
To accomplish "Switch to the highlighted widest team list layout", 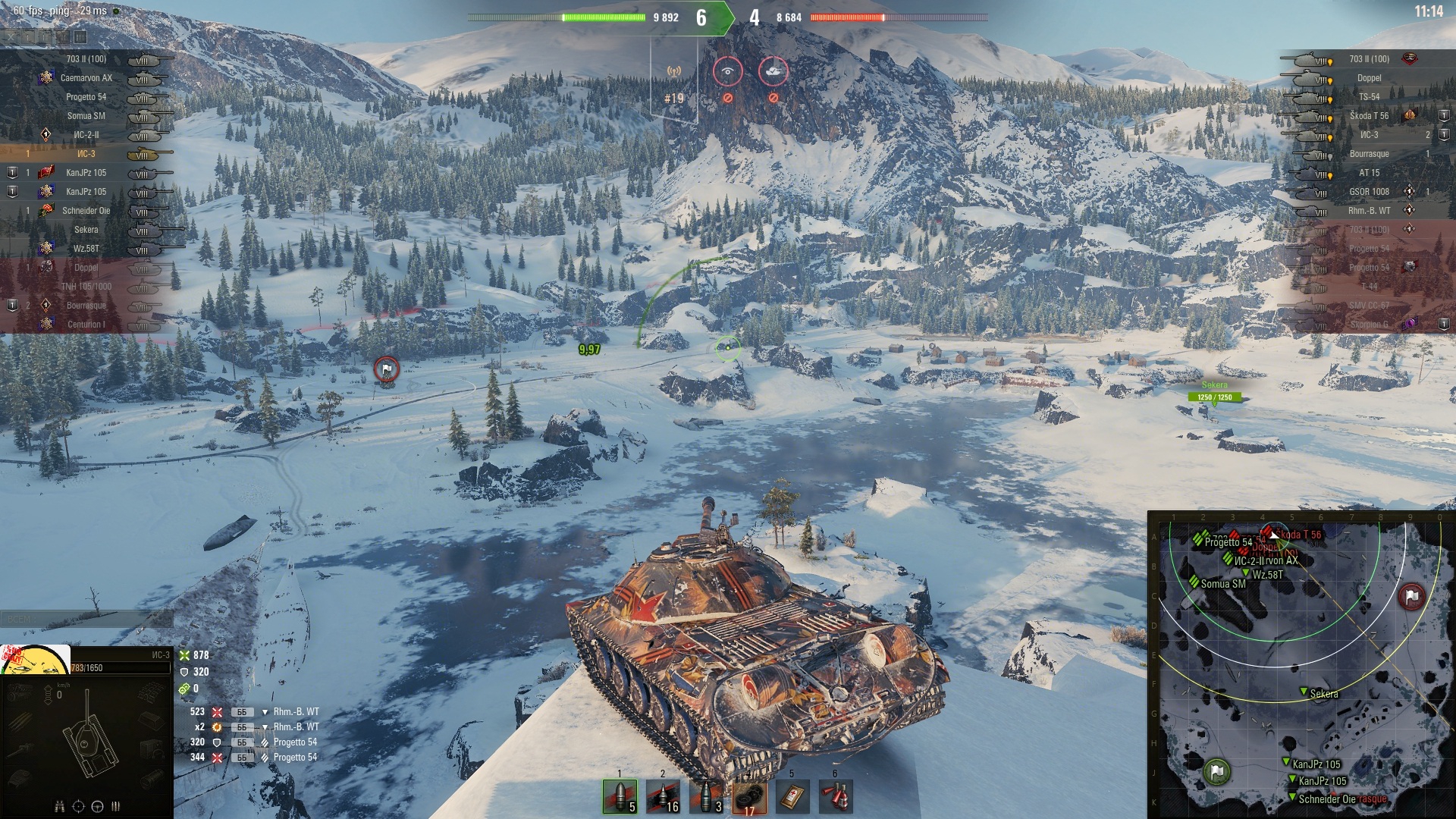I will click(80, 36).
